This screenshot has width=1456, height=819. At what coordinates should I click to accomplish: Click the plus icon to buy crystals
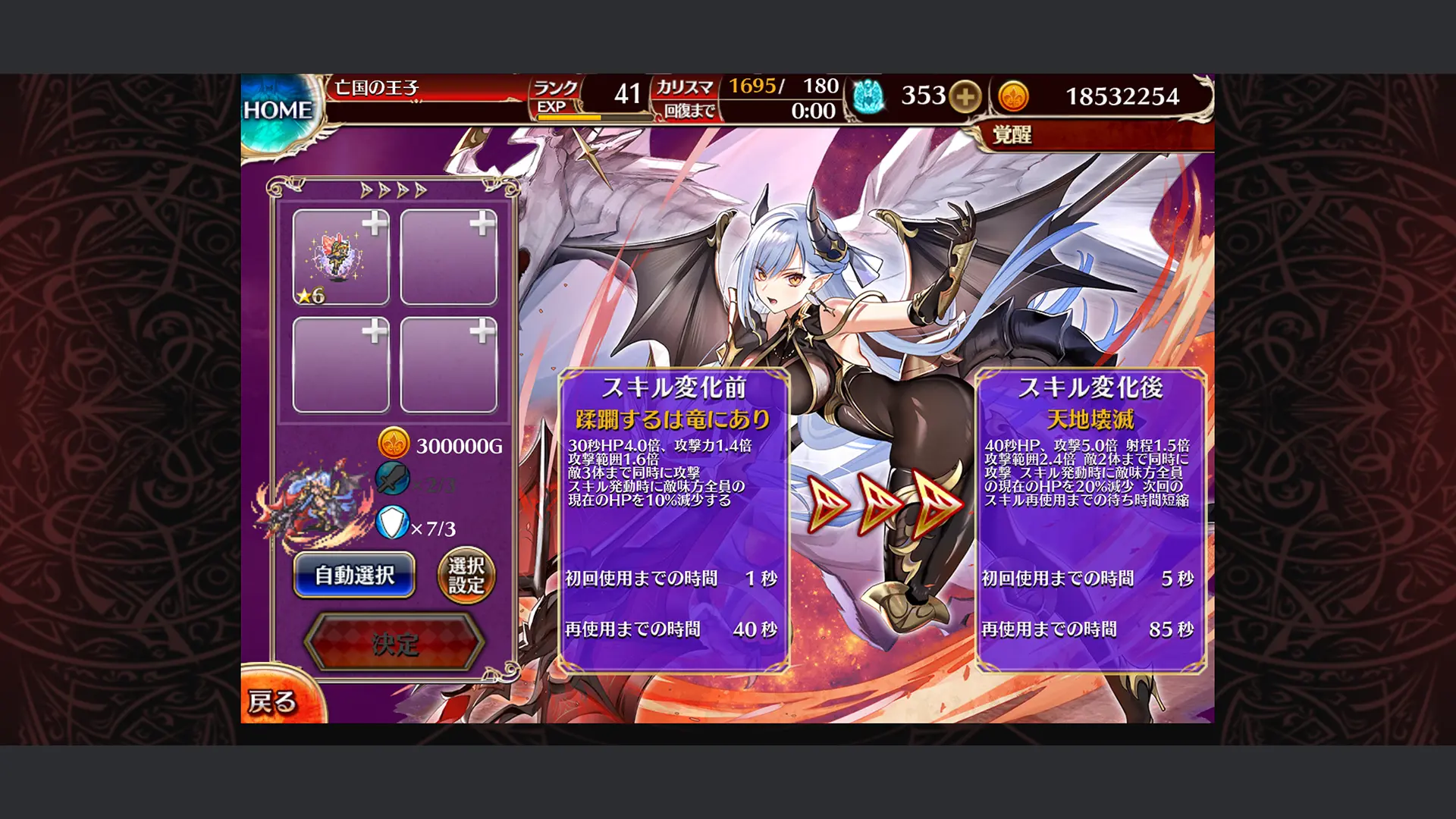coord(967,97)
